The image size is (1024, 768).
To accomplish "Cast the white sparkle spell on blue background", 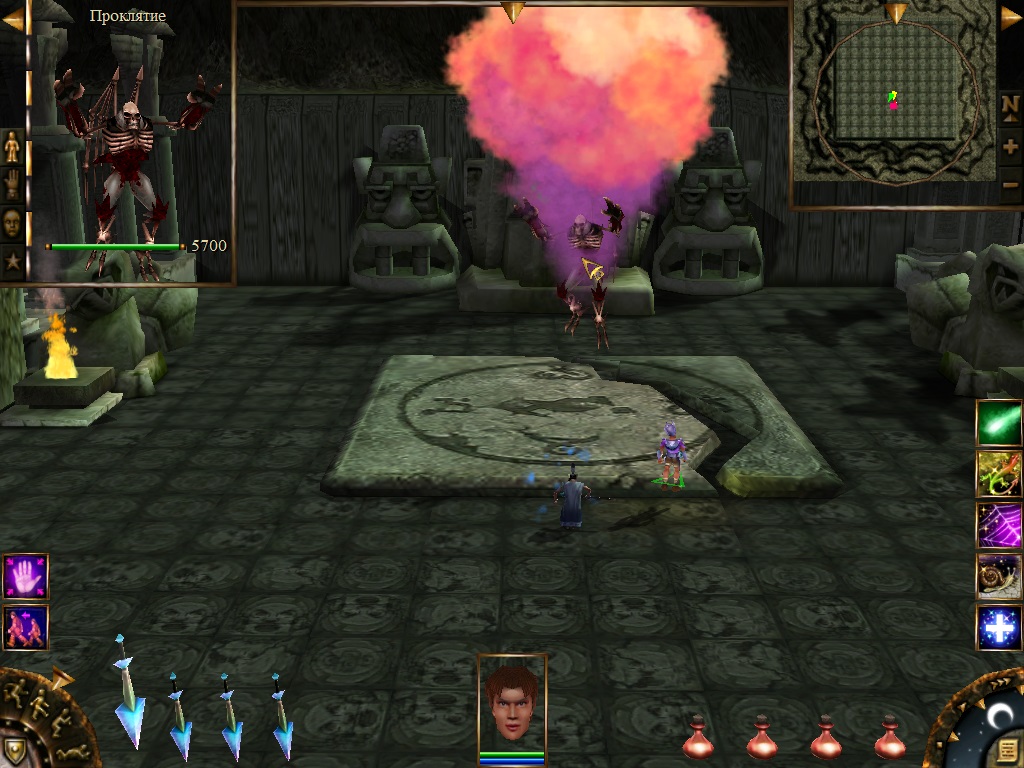I will [999, 627].
